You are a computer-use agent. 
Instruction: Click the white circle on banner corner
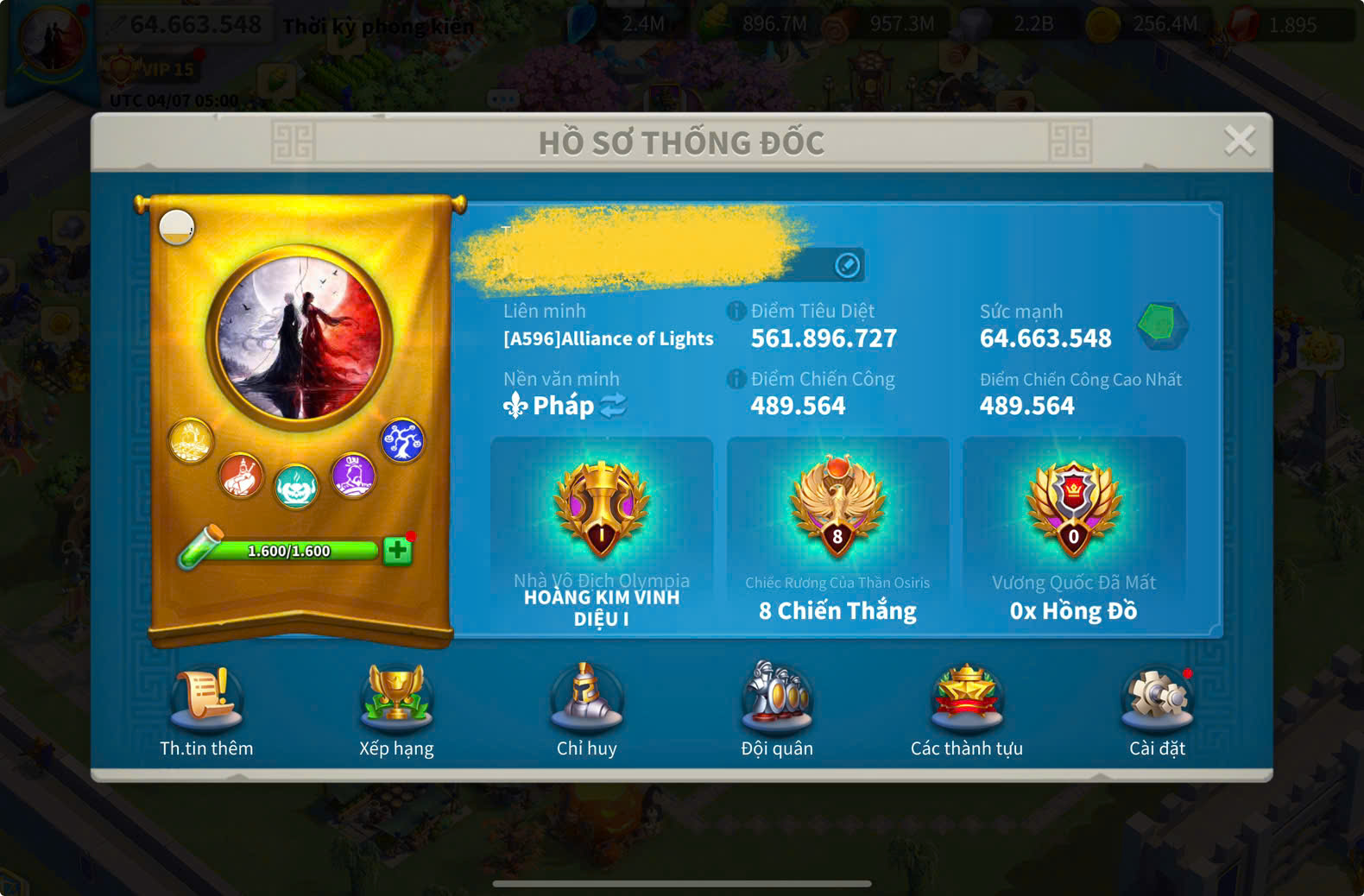coord(177,227)
